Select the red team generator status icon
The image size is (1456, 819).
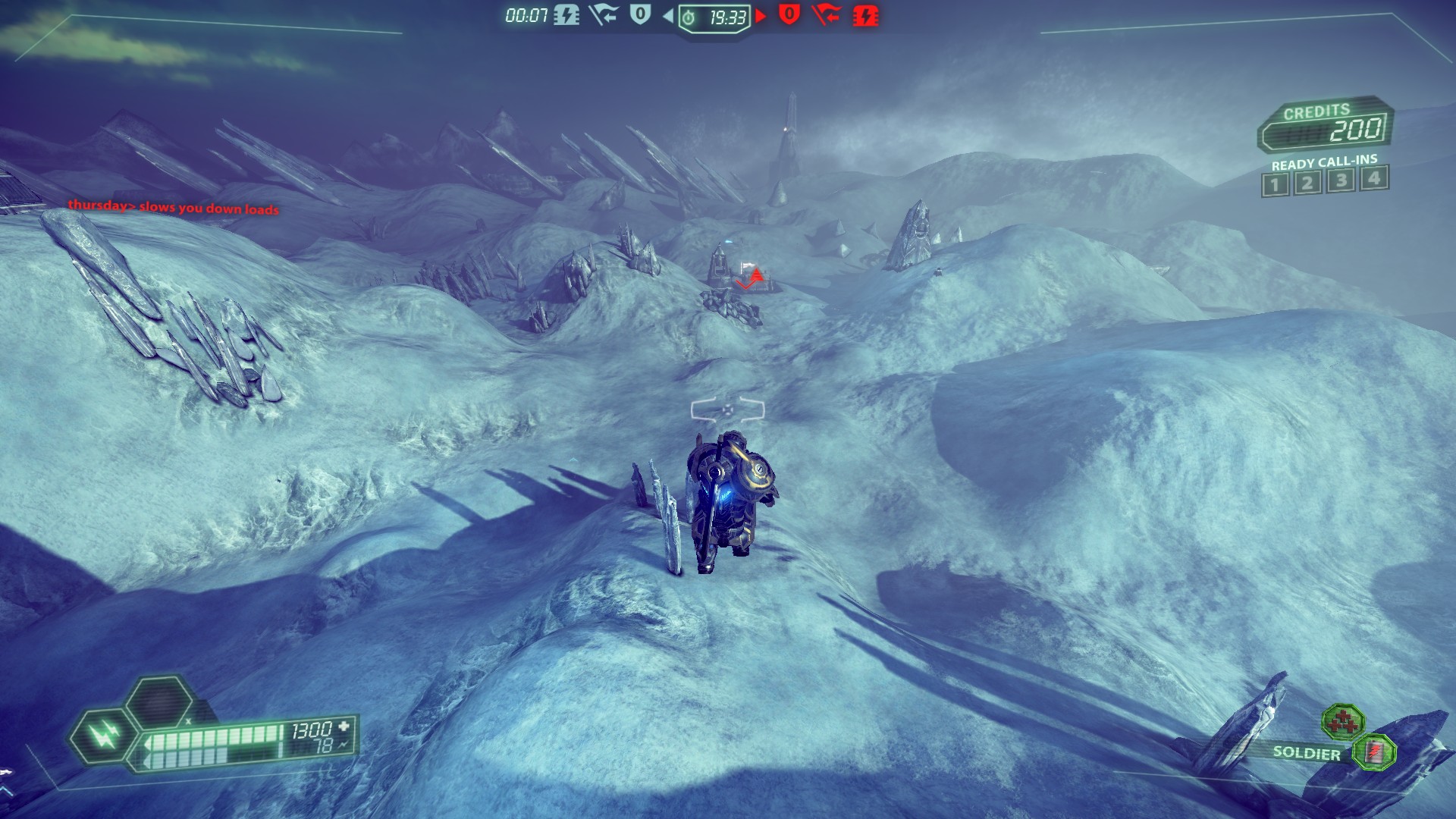click(x=865, y=15)
